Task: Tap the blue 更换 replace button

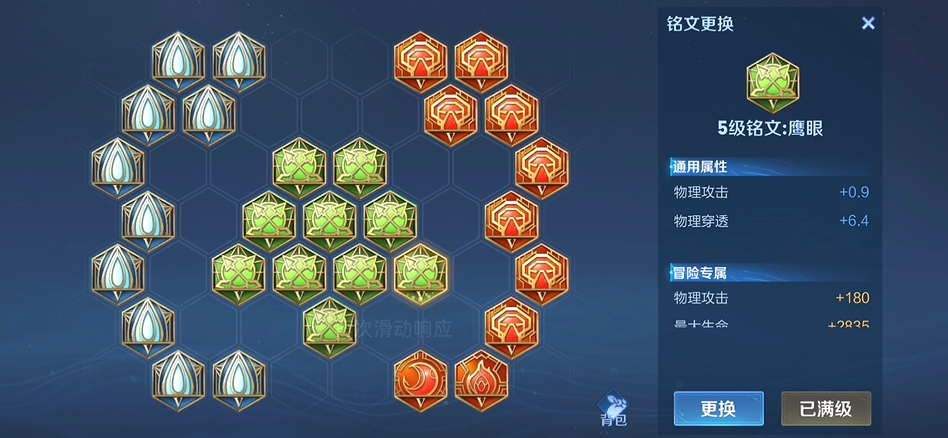Action: (718, 408)
